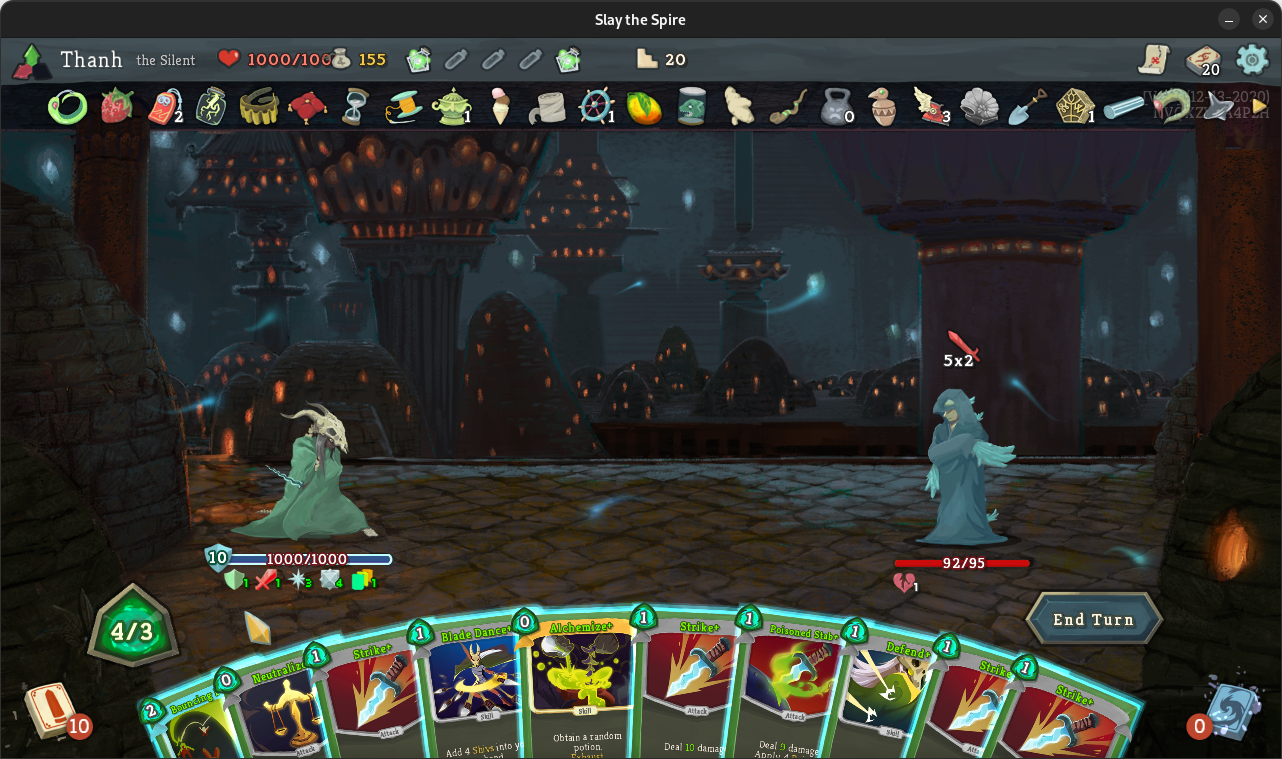Close the Slay the Spire window
The width and height of the screenshot is (1282, 759).
click(1263, 20)
